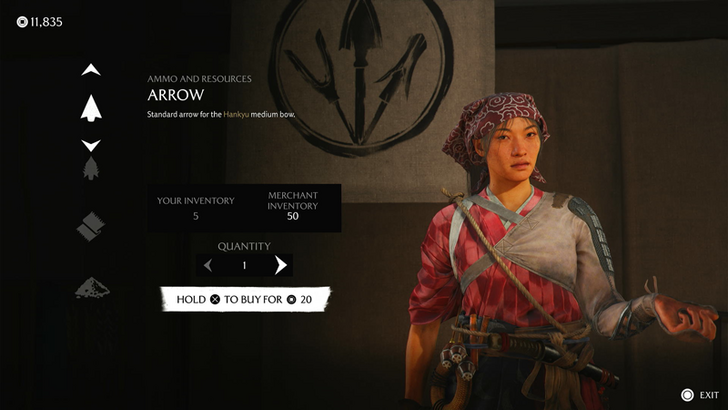The height and width of the screenshot is (410, 728).
Task: Decrease the purchase quantity with the left arrow
Action: click(208, 265)
